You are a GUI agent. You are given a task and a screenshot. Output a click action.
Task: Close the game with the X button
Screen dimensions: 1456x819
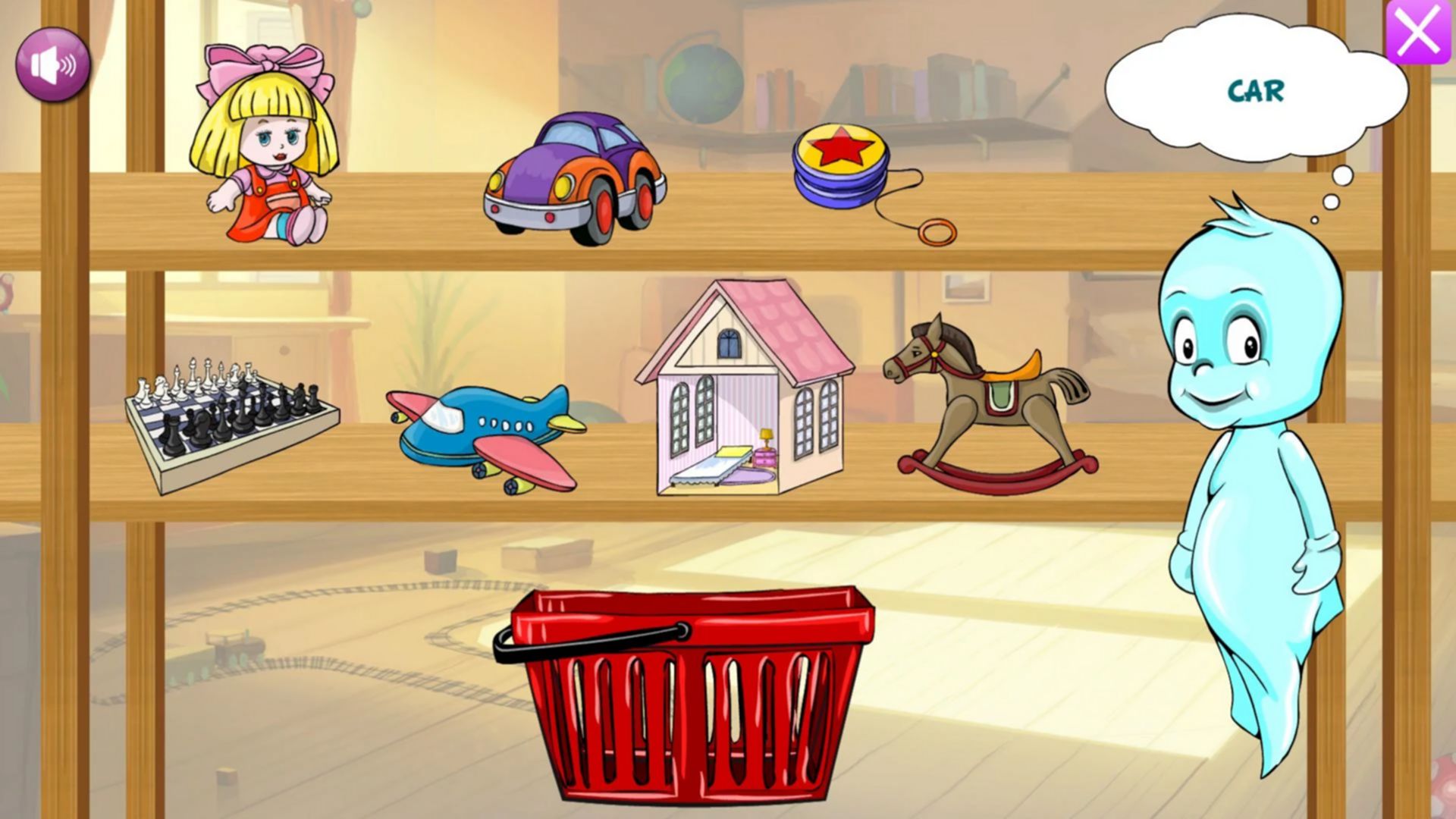(x=1417, y=32)
